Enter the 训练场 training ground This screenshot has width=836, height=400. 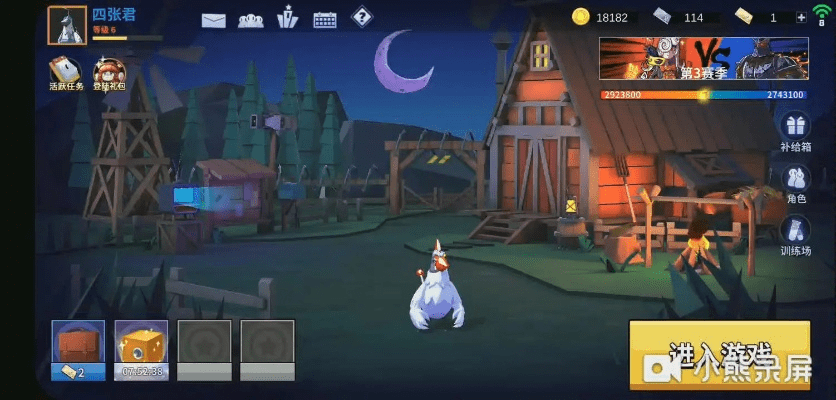[x=796, y=236]
